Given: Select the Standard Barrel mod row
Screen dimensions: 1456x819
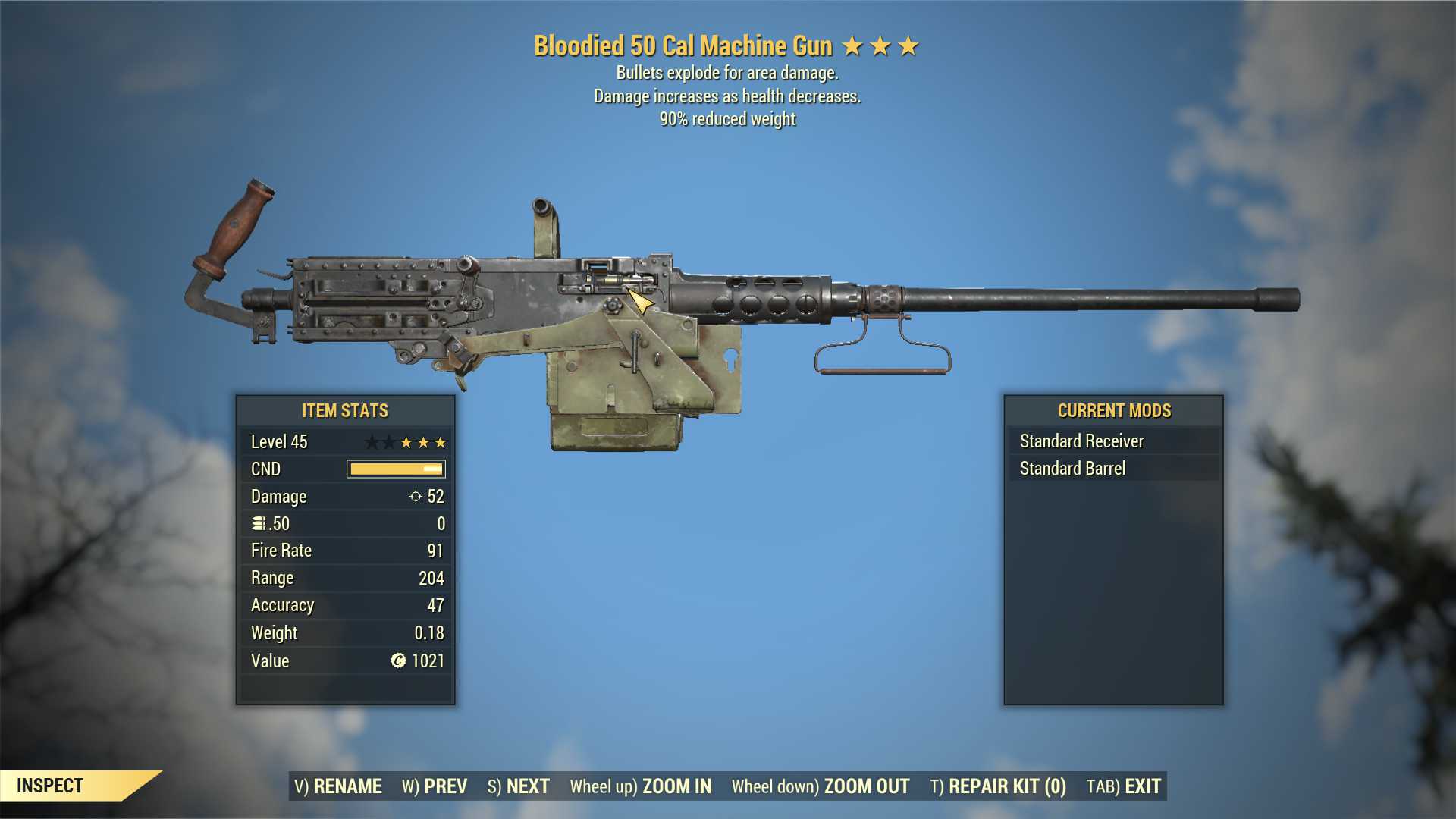Looking at the screenshot, I should tap(1113, 469).
